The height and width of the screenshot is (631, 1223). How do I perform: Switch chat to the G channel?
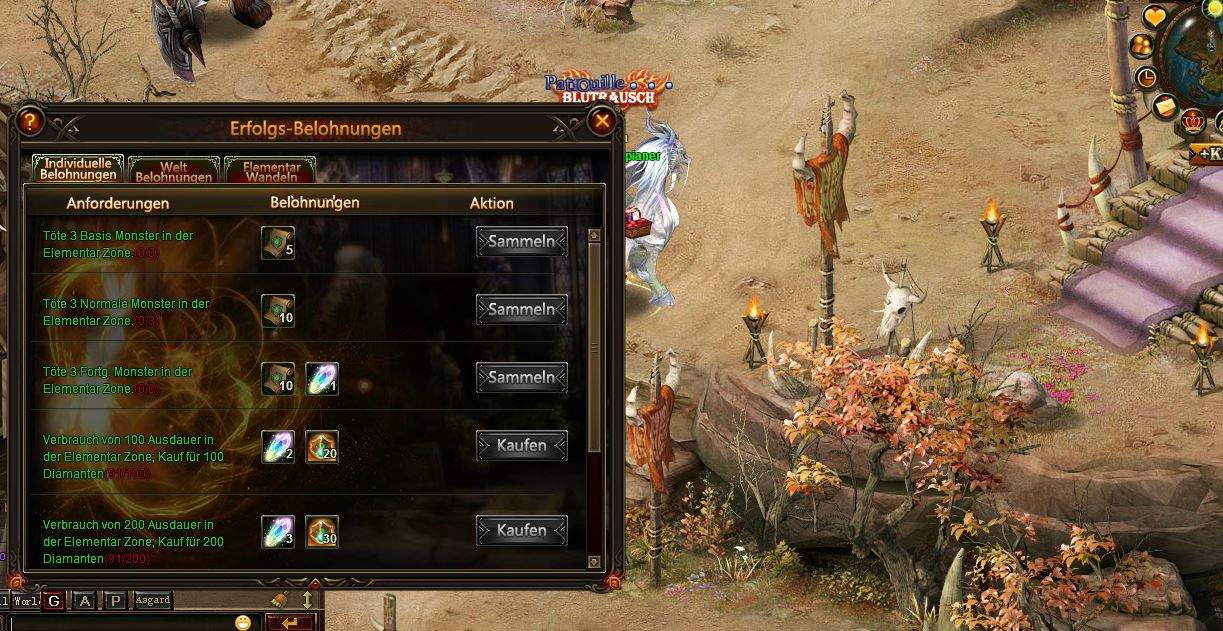pos(54,600)
